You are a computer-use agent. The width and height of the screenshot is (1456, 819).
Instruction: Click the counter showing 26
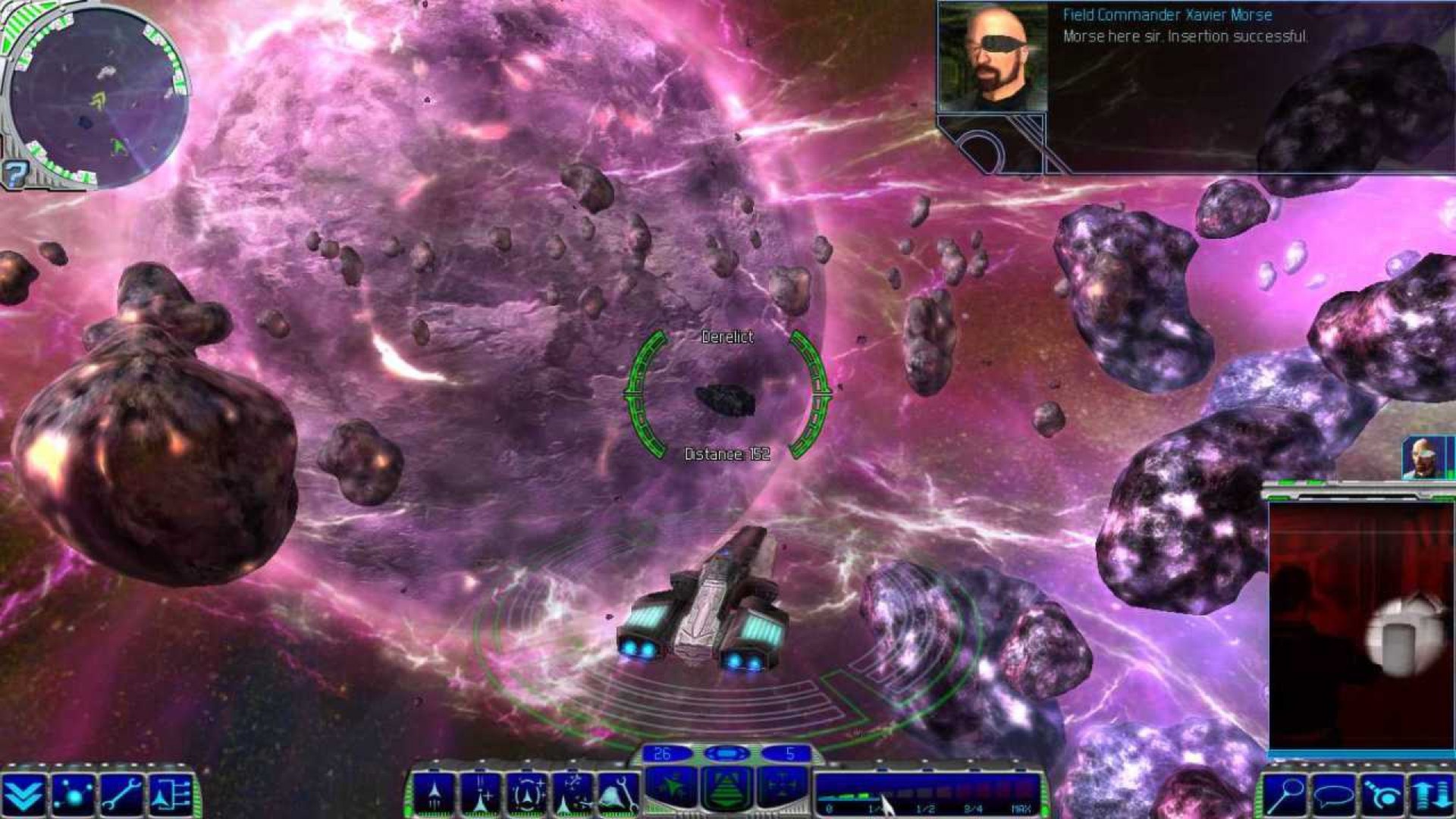661,755
